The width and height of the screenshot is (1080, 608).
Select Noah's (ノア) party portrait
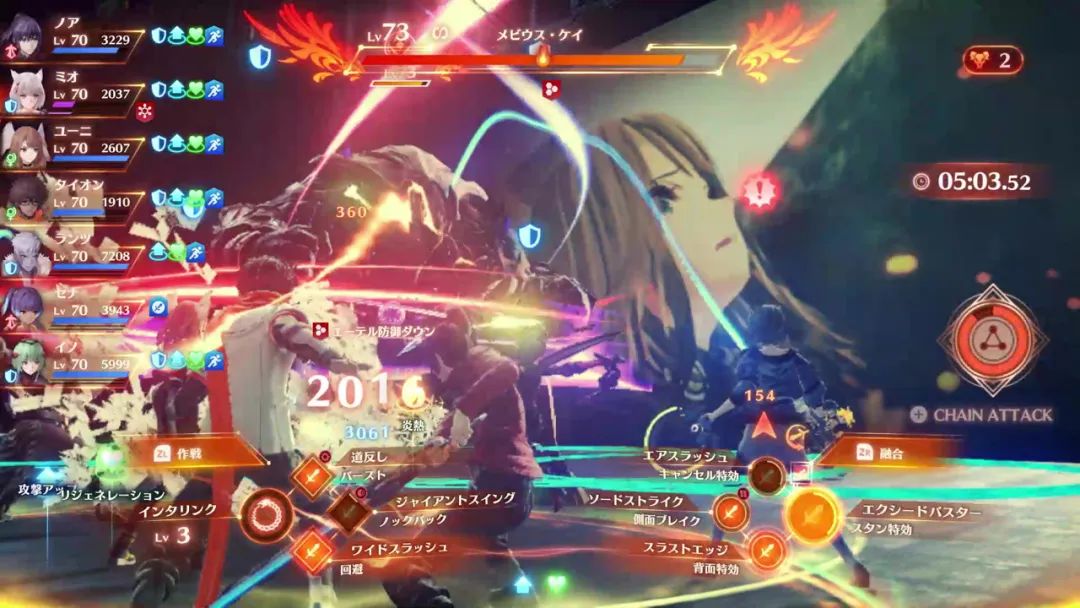pyautogui.click(x=22, y=36)
